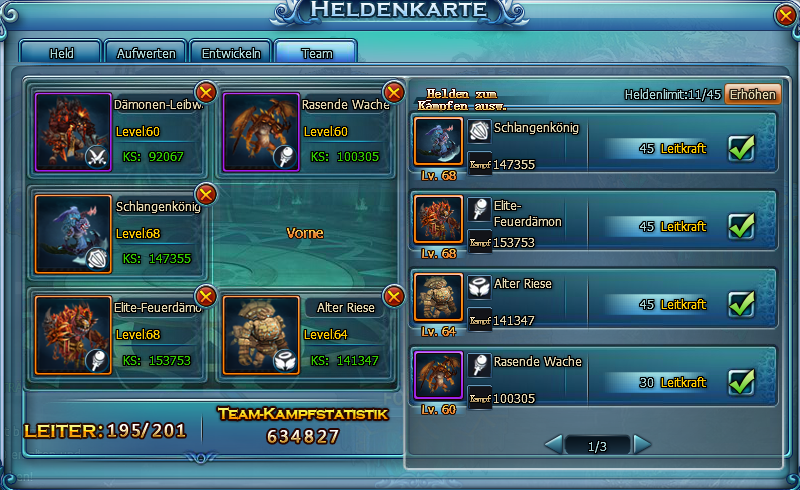Go to previous hero list page
This screenshot has height=490, width=800.
click(553, 443)
